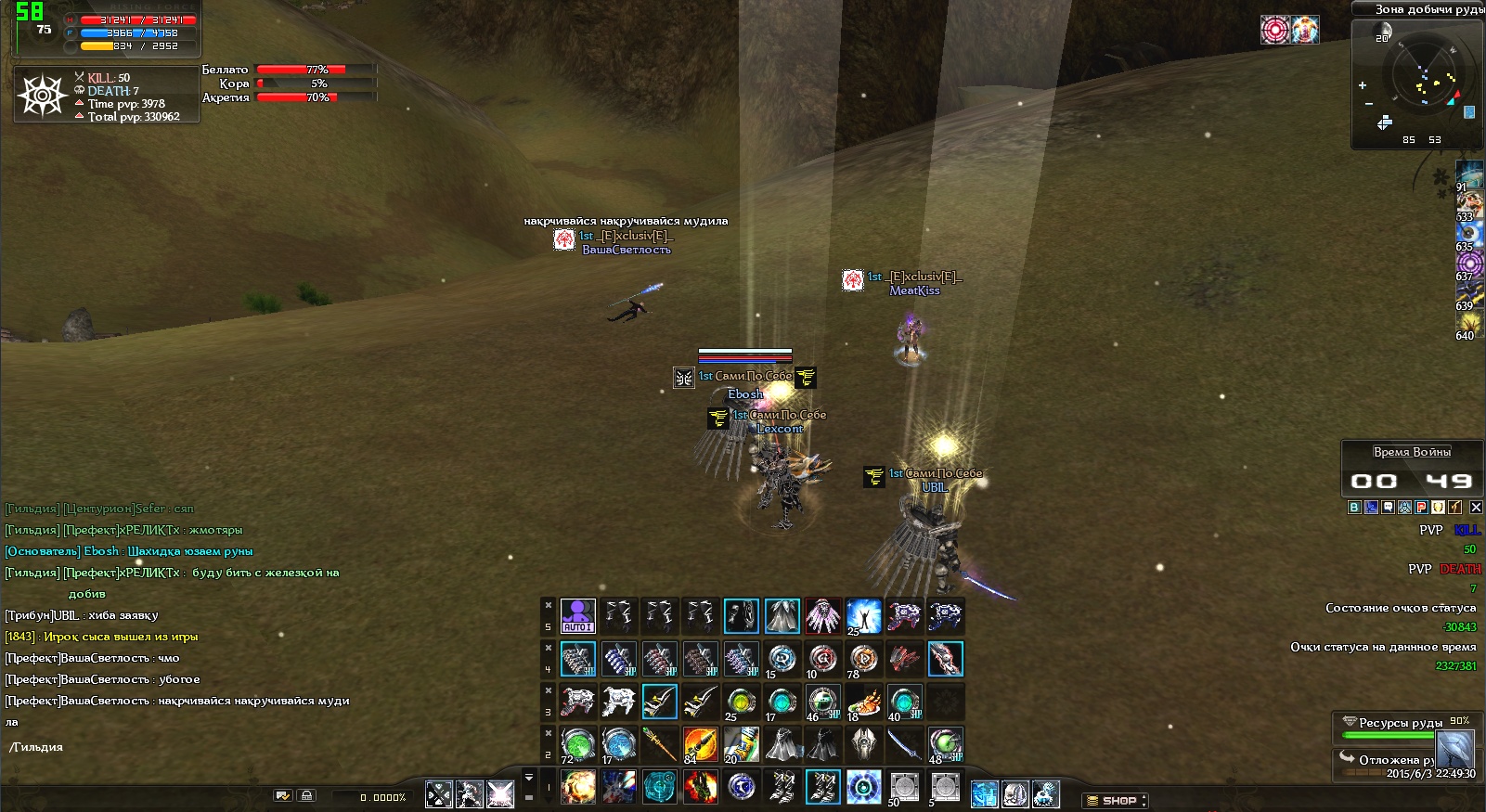Select the roasted chicken food item slot
Image resolution: width=1486 pixels, height=812 pixels.
coord(863,702)
